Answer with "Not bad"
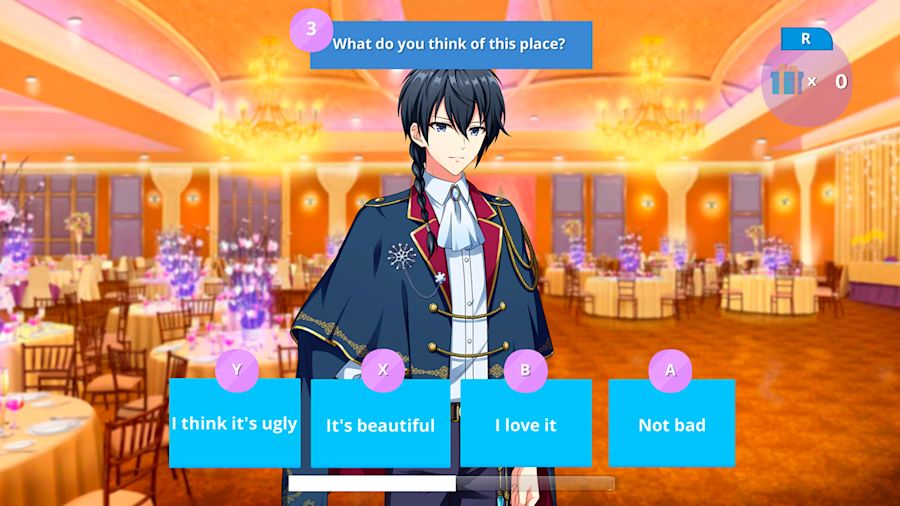The image size is (900, 506). (x=671, y=424)
